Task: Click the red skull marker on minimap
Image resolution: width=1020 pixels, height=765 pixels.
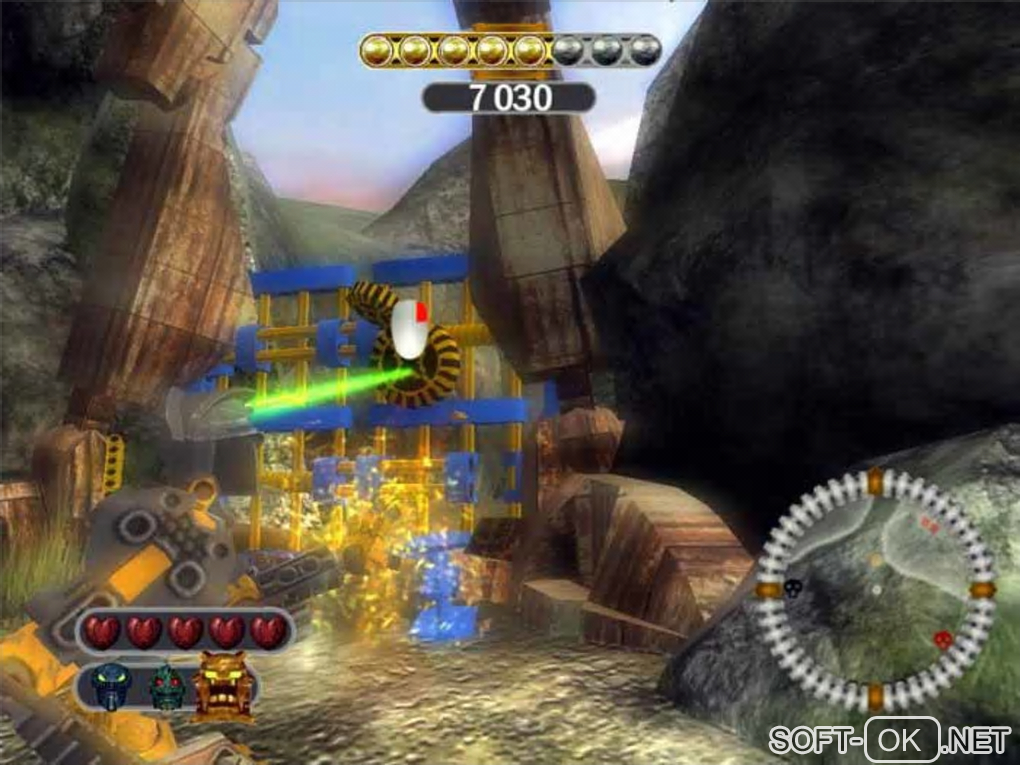Action: (x=941, y=639)
